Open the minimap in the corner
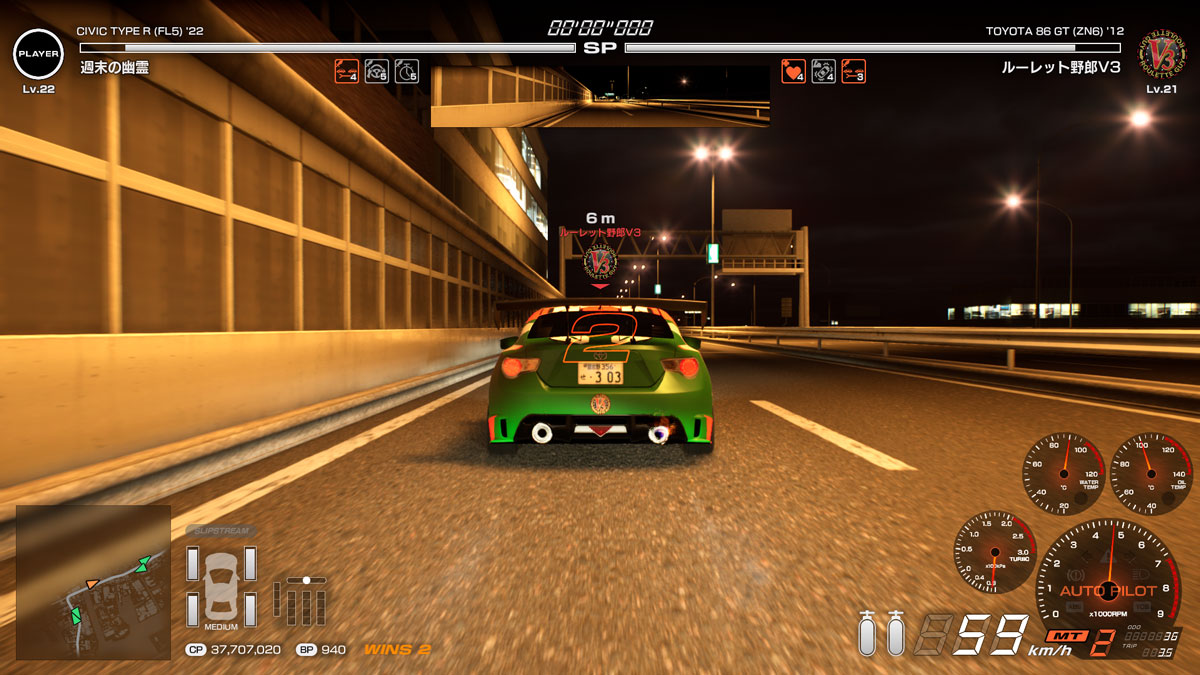 [93, 581]
